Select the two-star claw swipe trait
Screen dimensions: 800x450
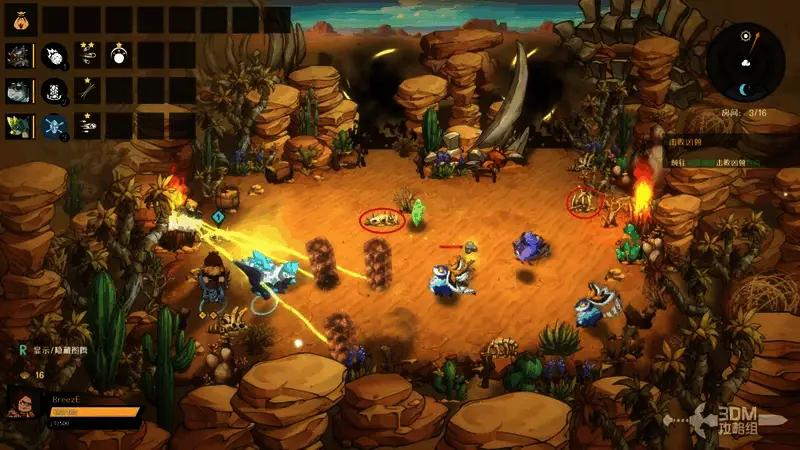coord(88,55)
